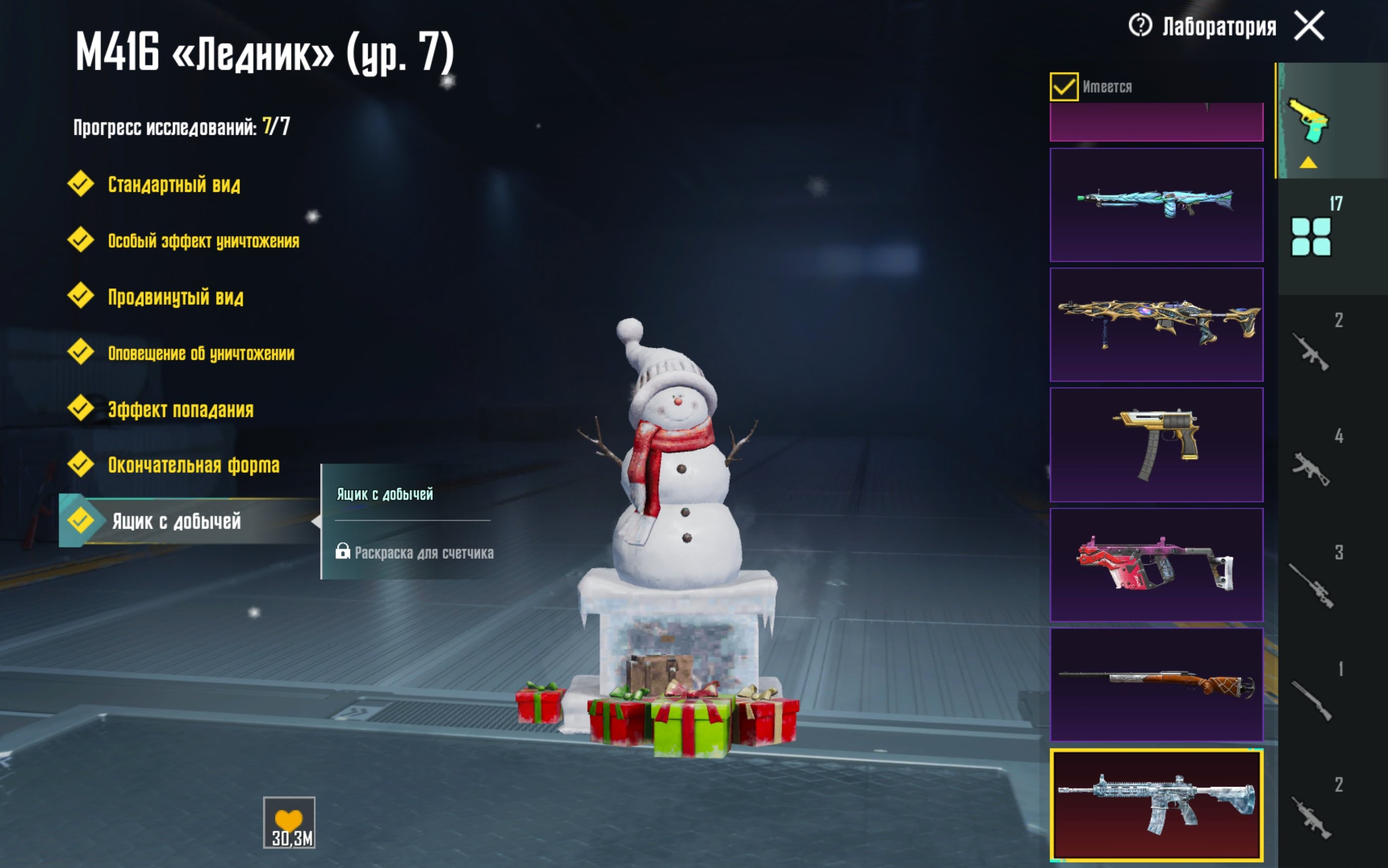This screenshot has width=1388, height=868.
Task: Close the Laboratory screen with the X
Action: 1309,26
